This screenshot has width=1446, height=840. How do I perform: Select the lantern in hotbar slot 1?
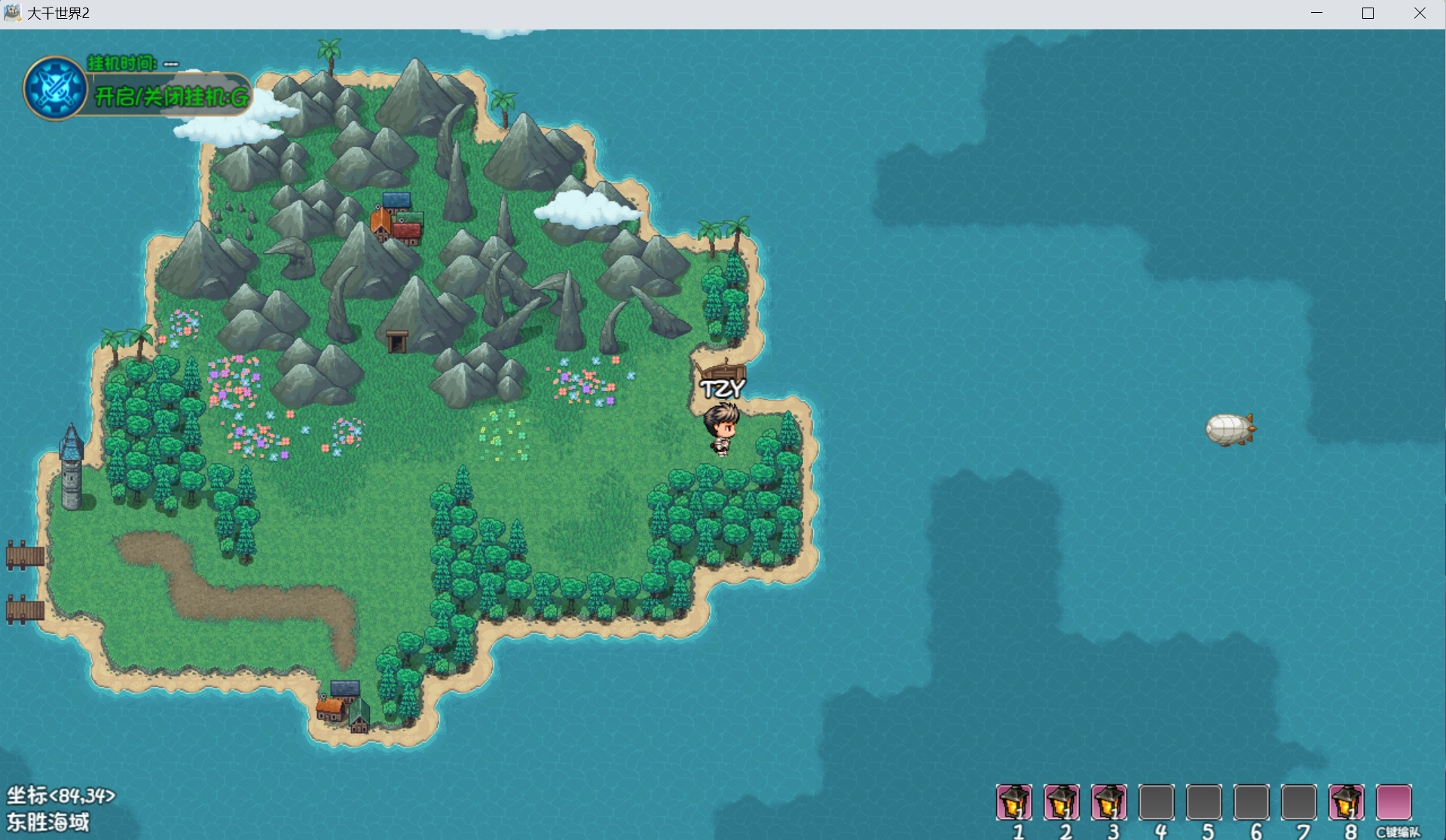pos(1014,802)
